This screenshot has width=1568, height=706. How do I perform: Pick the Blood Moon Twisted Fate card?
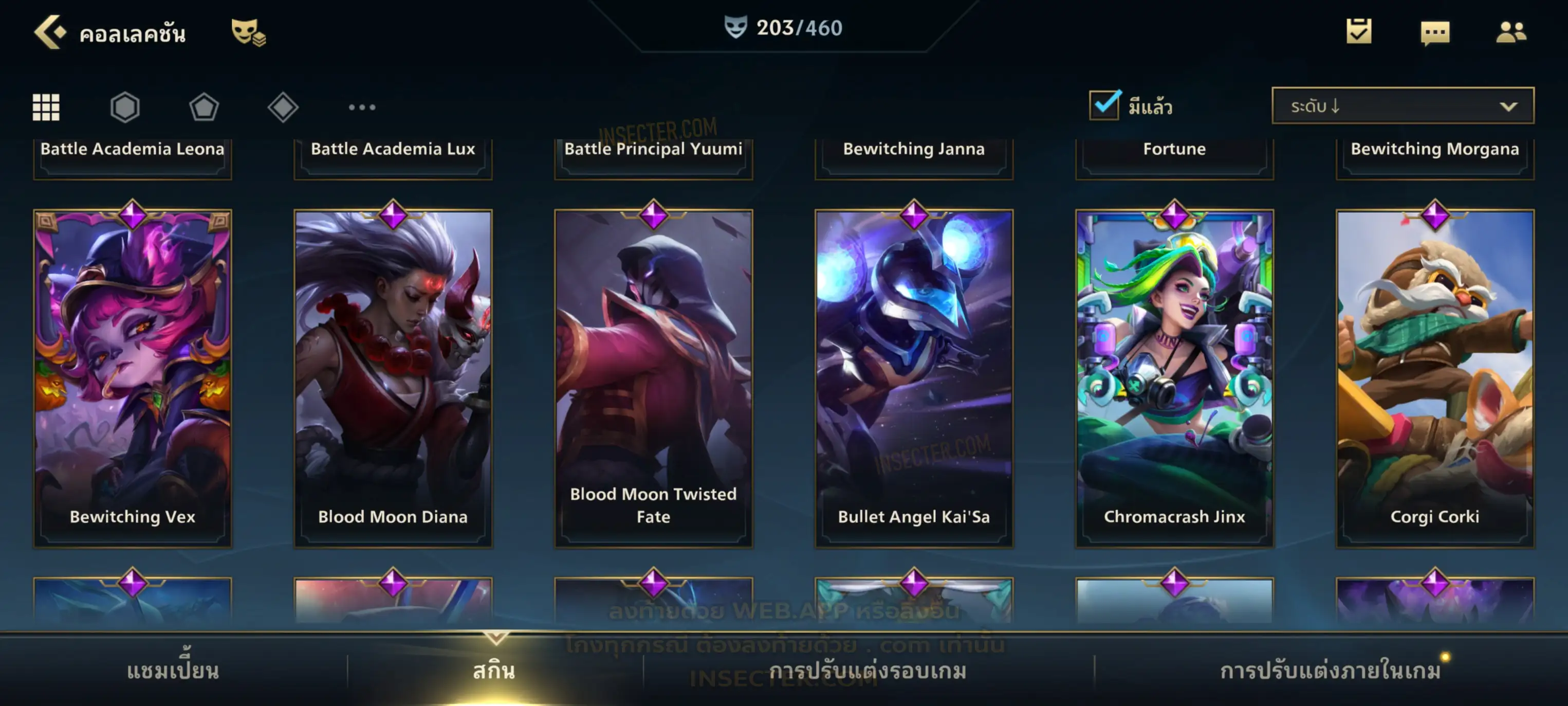coord(653,377)
